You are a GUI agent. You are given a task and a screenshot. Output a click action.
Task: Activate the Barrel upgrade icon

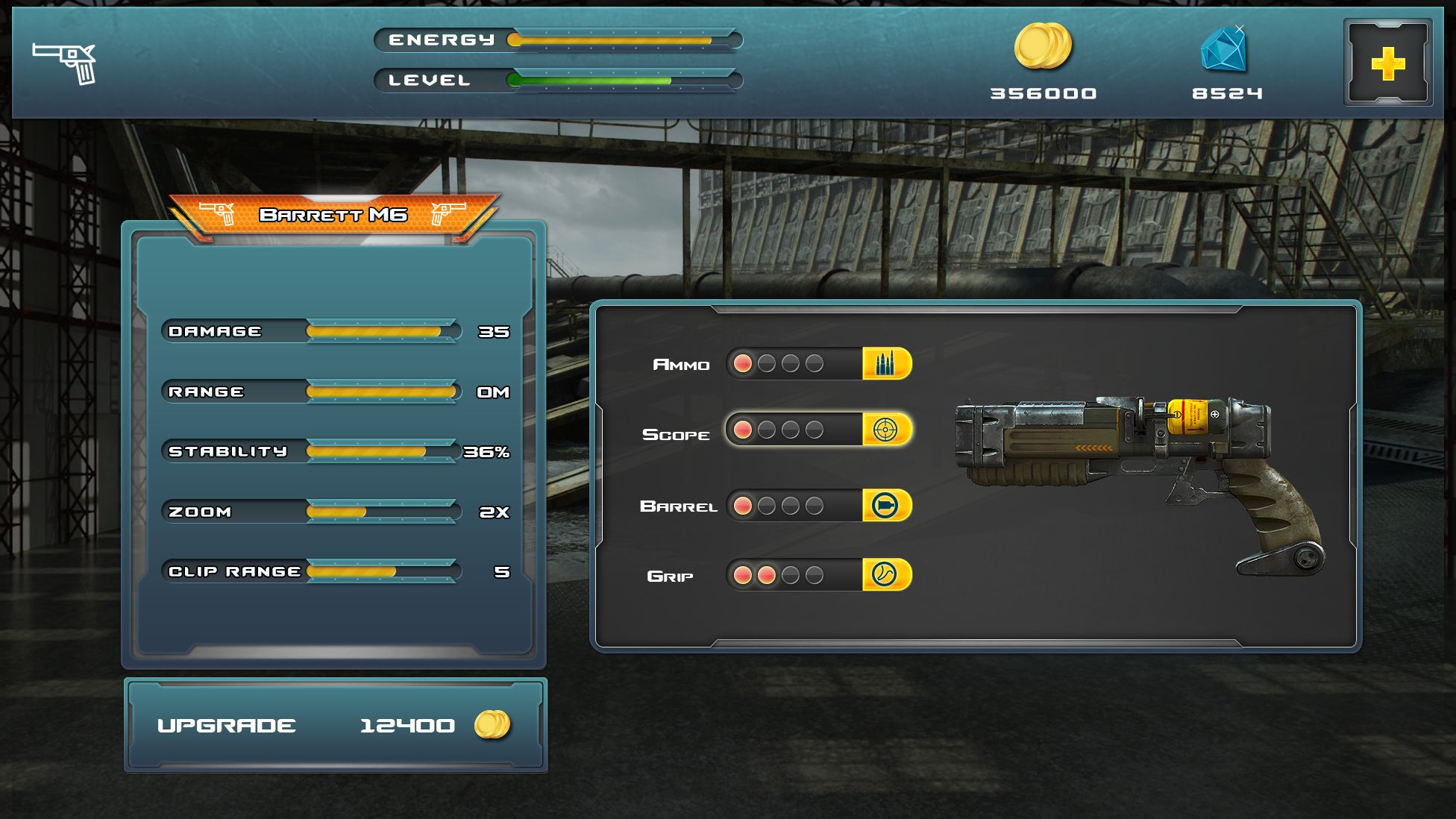click(886, 506)
